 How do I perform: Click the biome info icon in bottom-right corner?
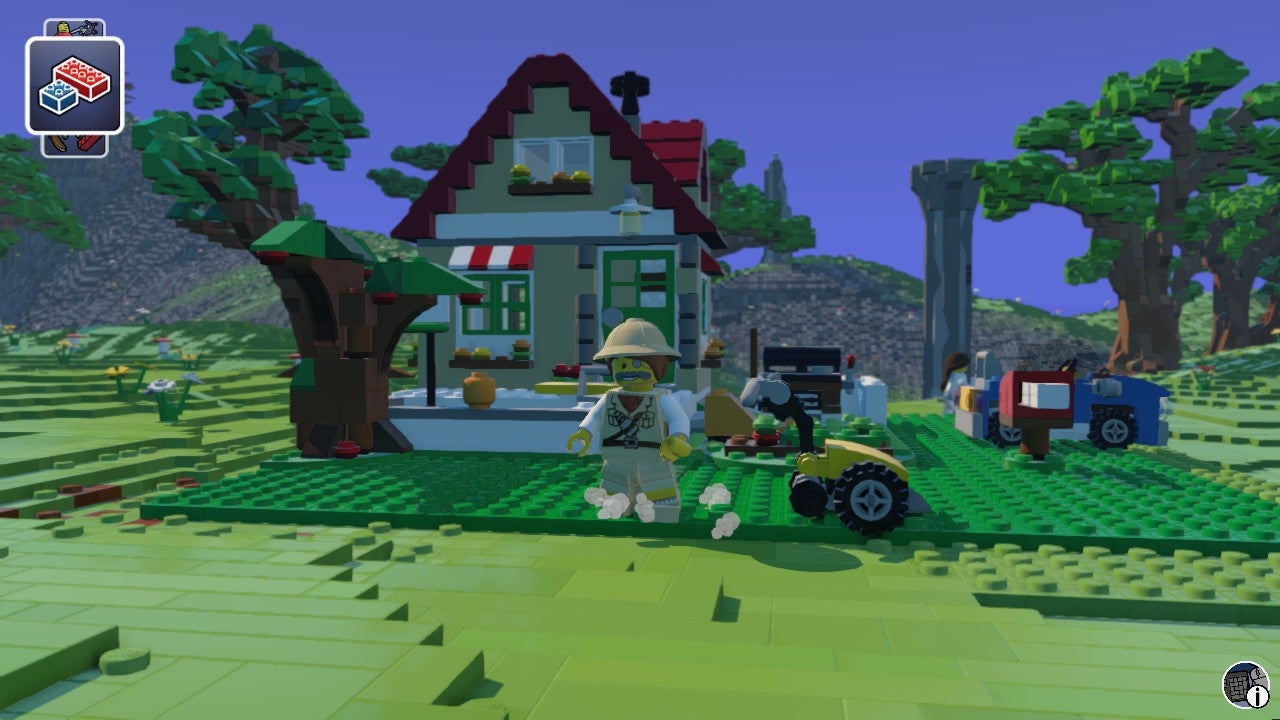pos(1243,685)
